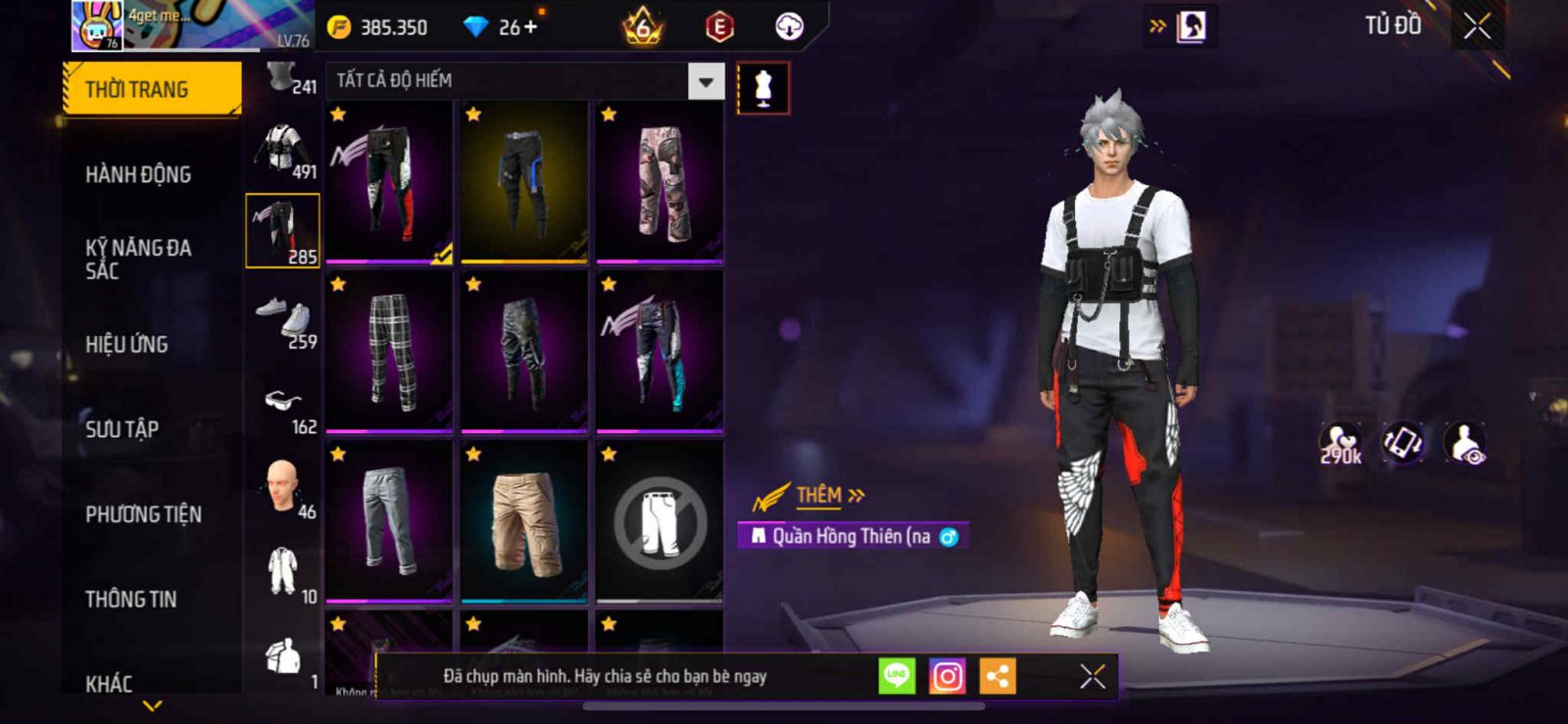Close the Tủ Đồ wardrobe screen

tap(1477, 26)
